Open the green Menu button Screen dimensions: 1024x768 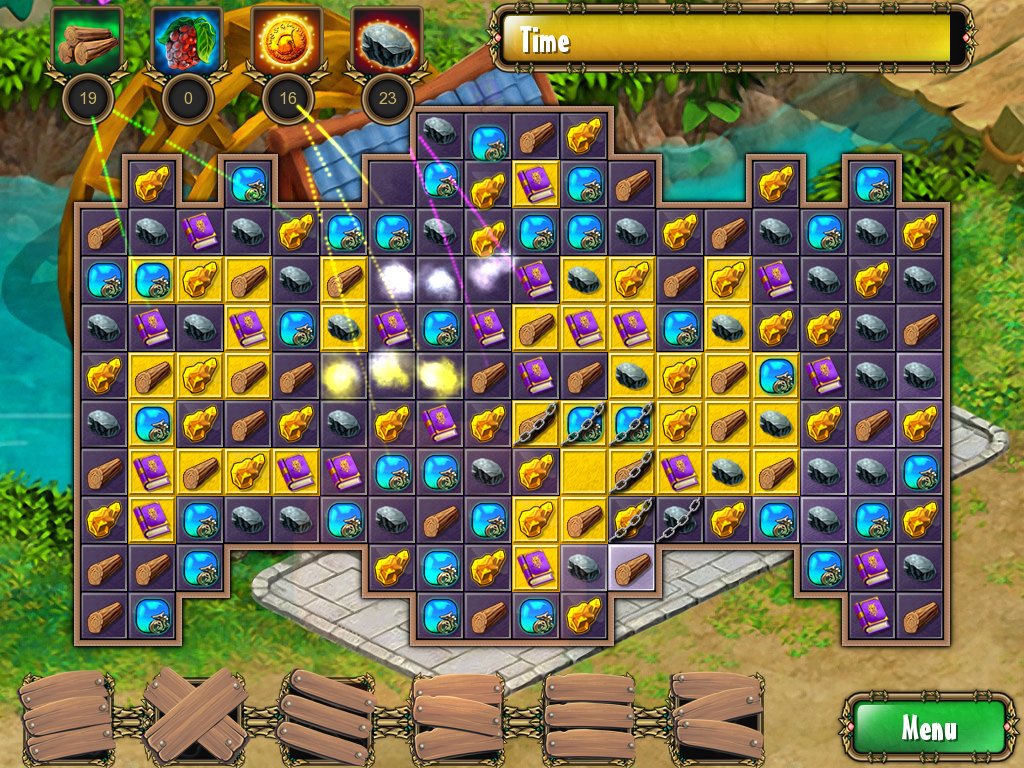(x=927, y=727)
